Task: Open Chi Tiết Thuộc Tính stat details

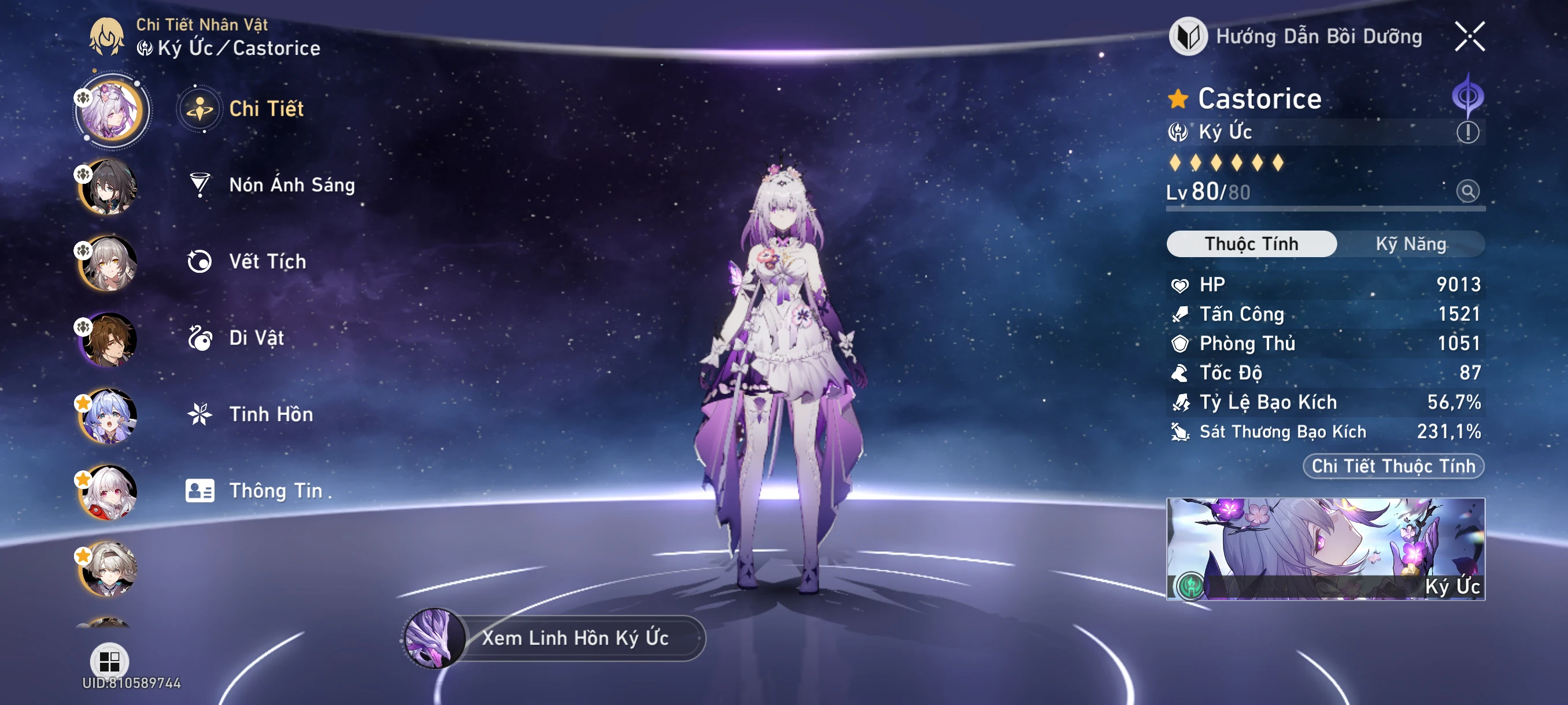Action: tap(1393, 466)
